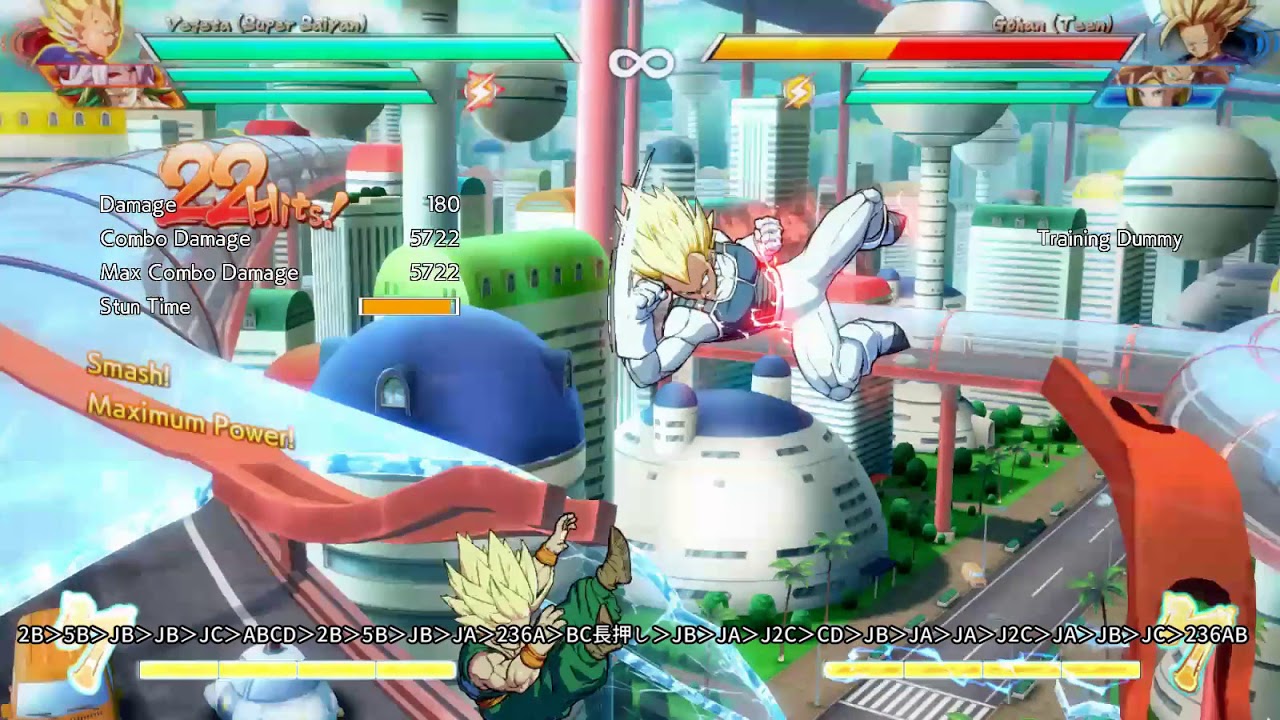Image resolution: width=1280 pixels, height=720 pixels.
Task: Click the right Sparking lightning icon
Action: tap(800, 88)
